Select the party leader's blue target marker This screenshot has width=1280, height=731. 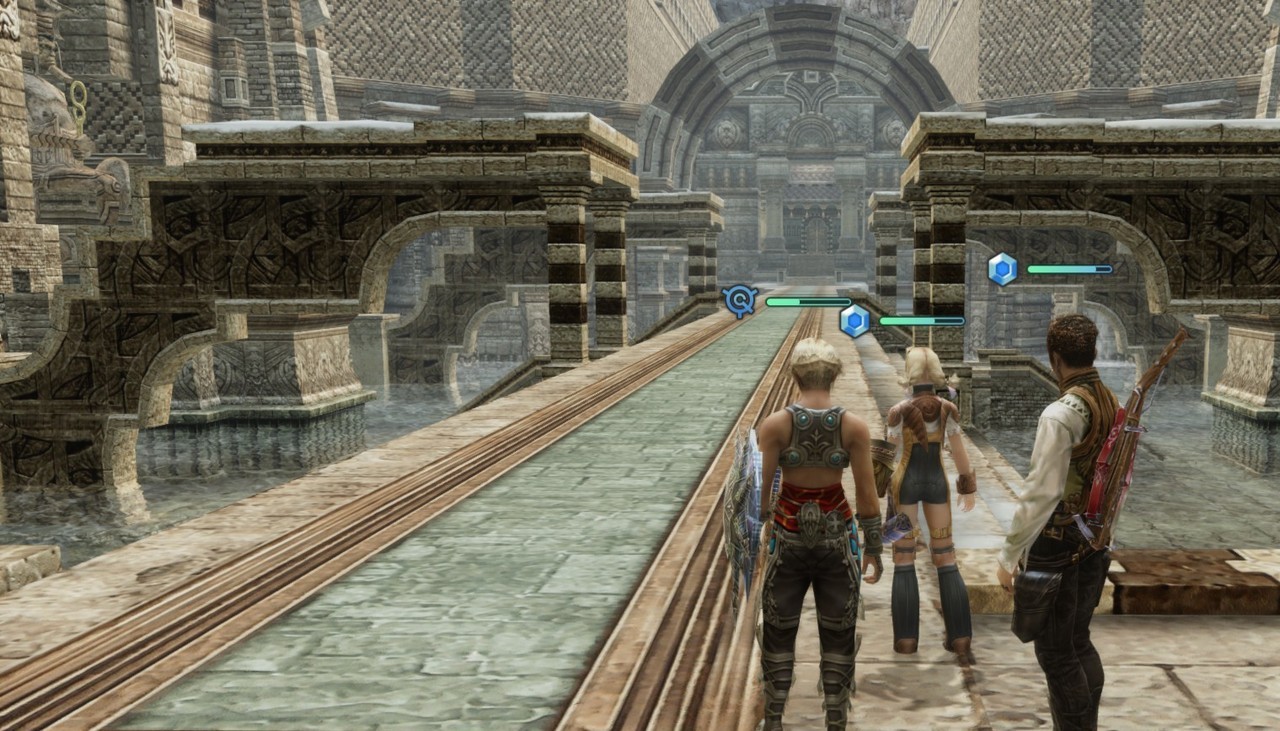pos(740,300)
